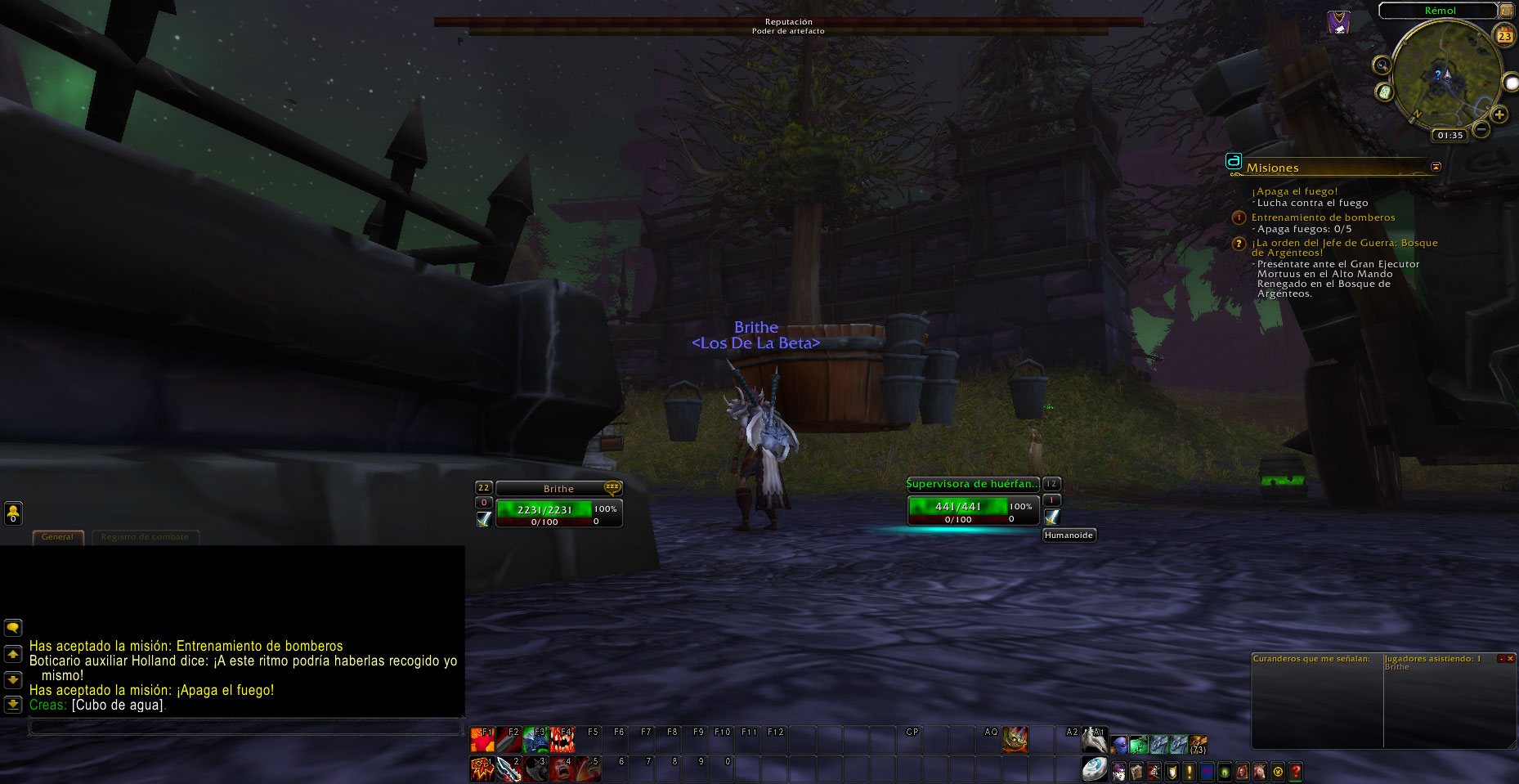Open the red question mark help button
The width and height of the screenshot is (1519, 784).
1295,771
